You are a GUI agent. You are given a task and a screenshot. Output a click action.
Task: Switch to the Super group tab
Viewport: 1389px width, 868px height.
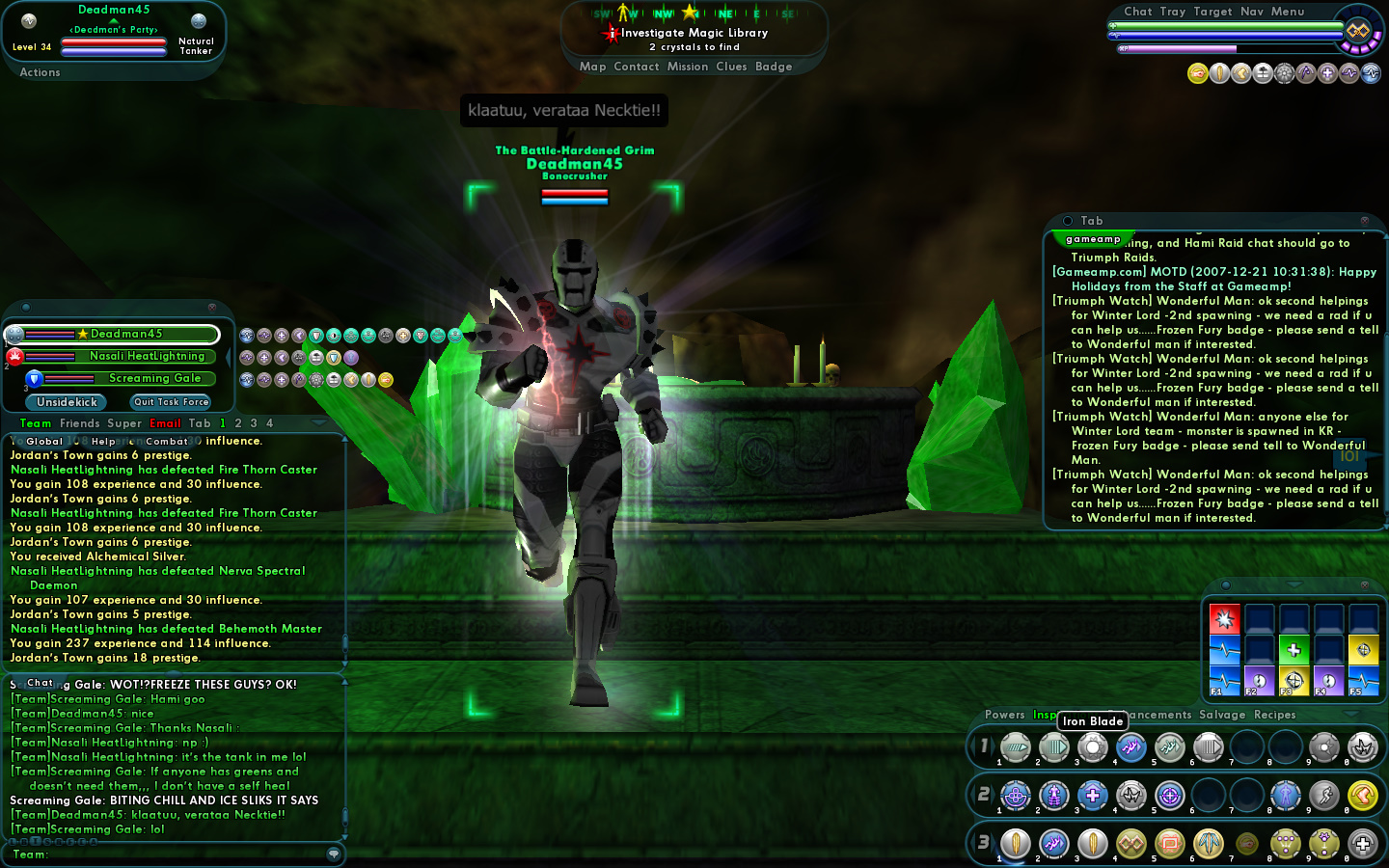coord(124,423)
